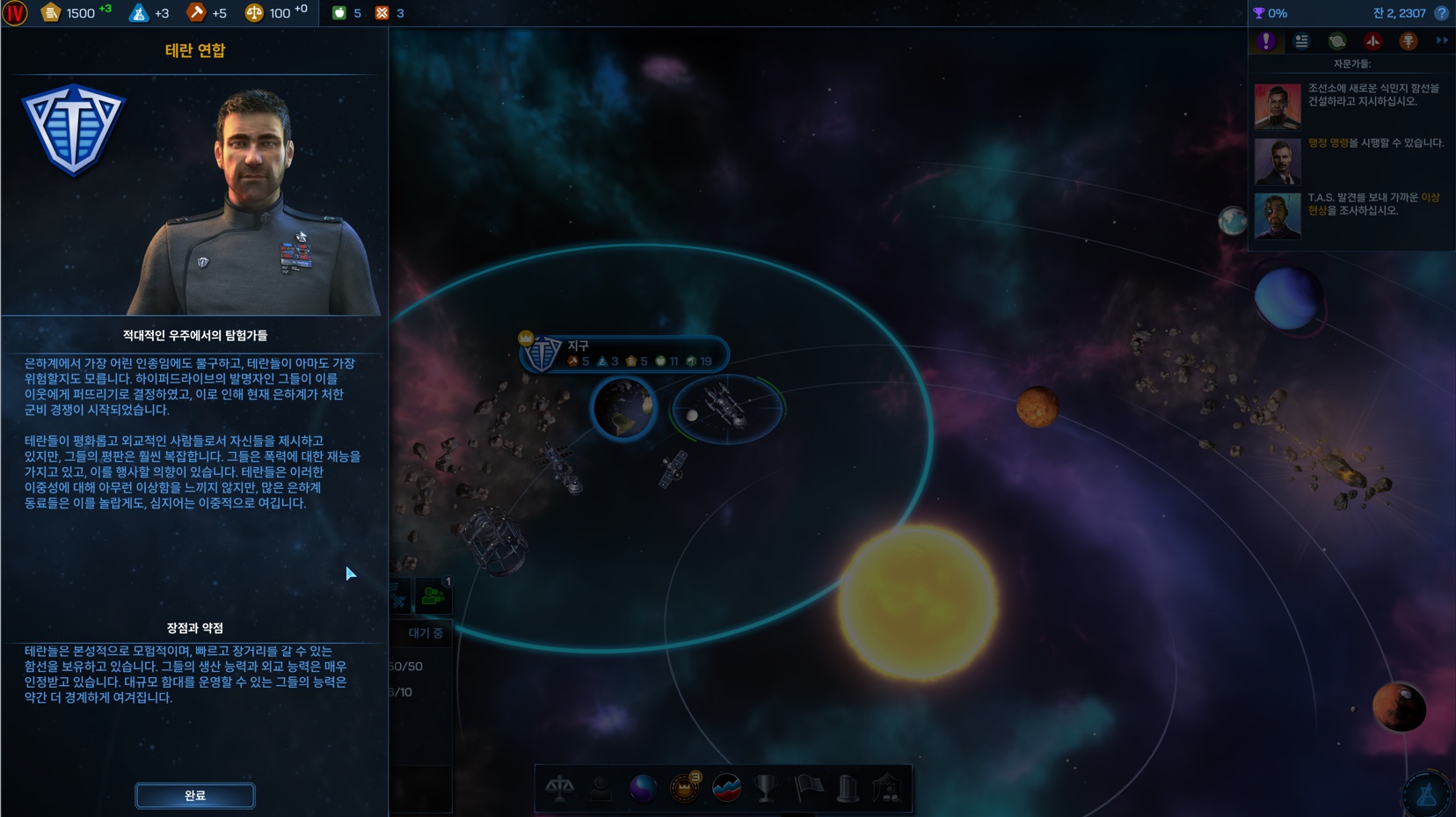Select the exclamation mark advisors tab
The width and height of the screenshot is (1456, 817).
click(1266, 41)
